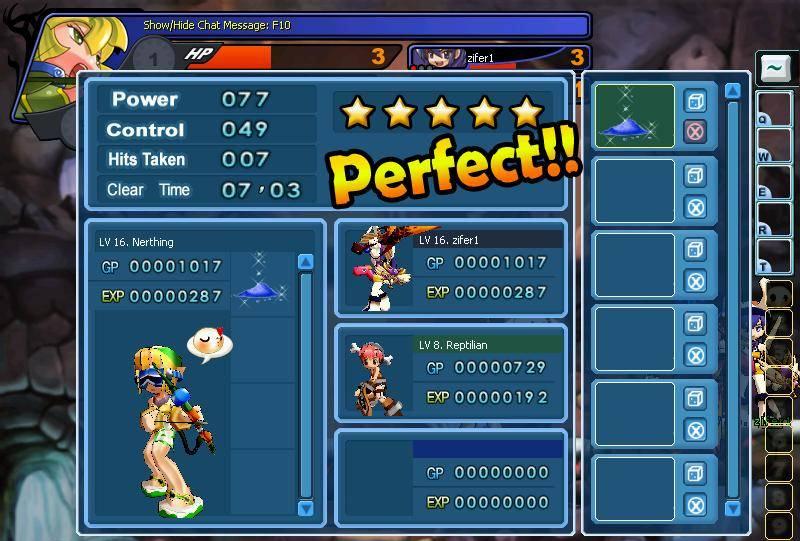The image size is (800, 541).
Task: Discard the blue hat with the pink X button
Action: (695, 131)
